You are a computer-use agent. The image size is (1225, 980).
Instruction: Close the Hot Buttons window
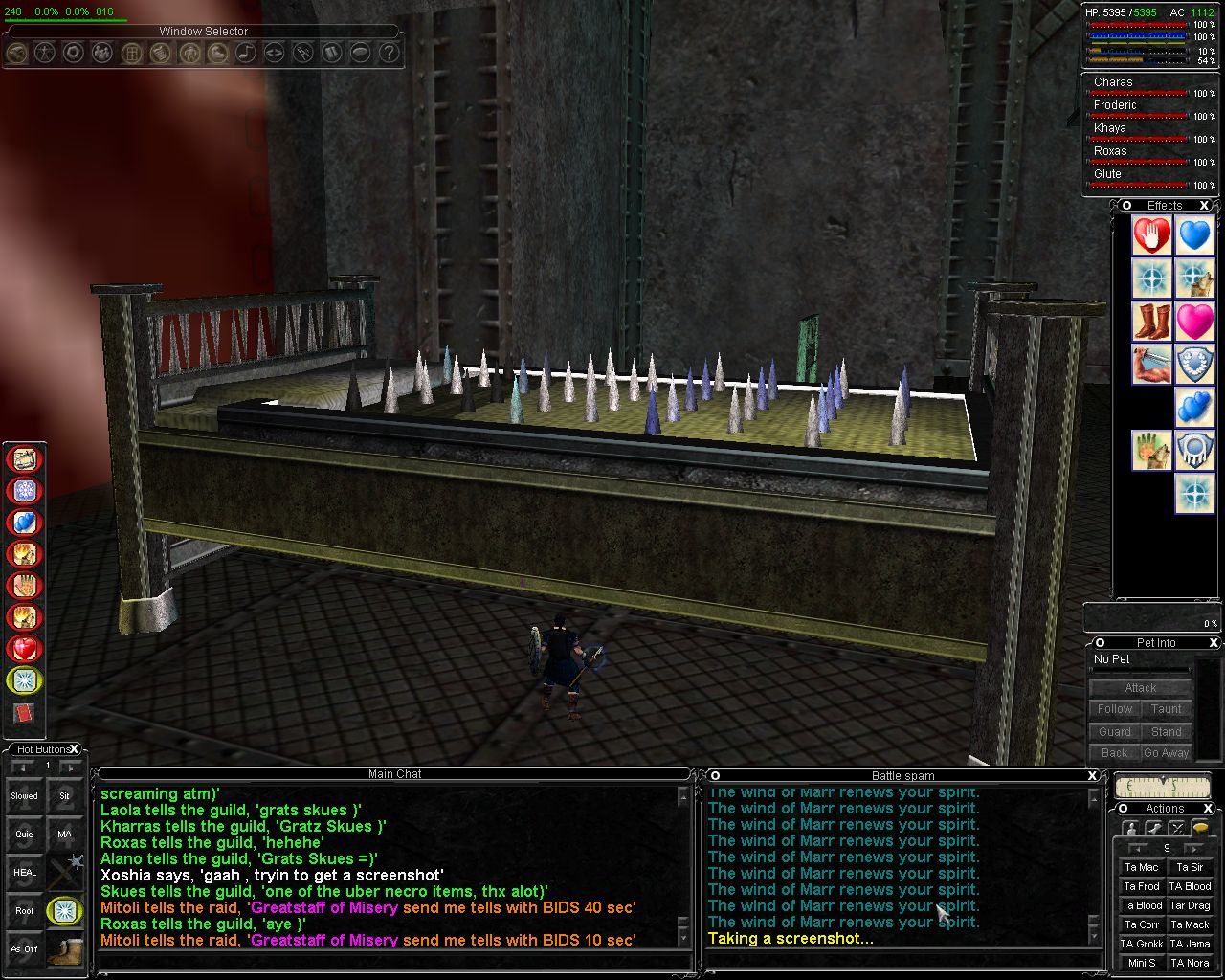coord(75,749)
